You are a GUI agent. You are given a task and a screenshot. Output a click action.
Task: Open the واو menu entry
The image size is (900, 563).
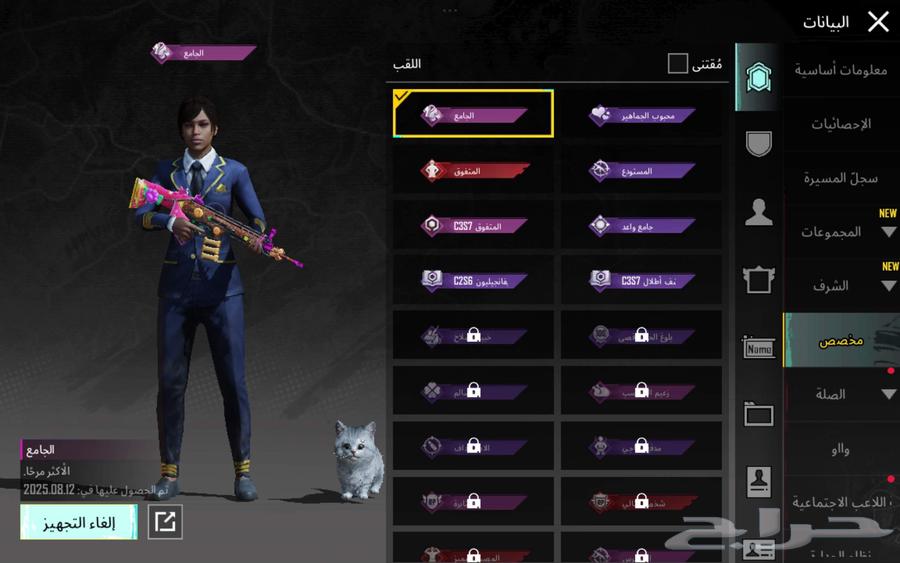[x=841, y=449]
